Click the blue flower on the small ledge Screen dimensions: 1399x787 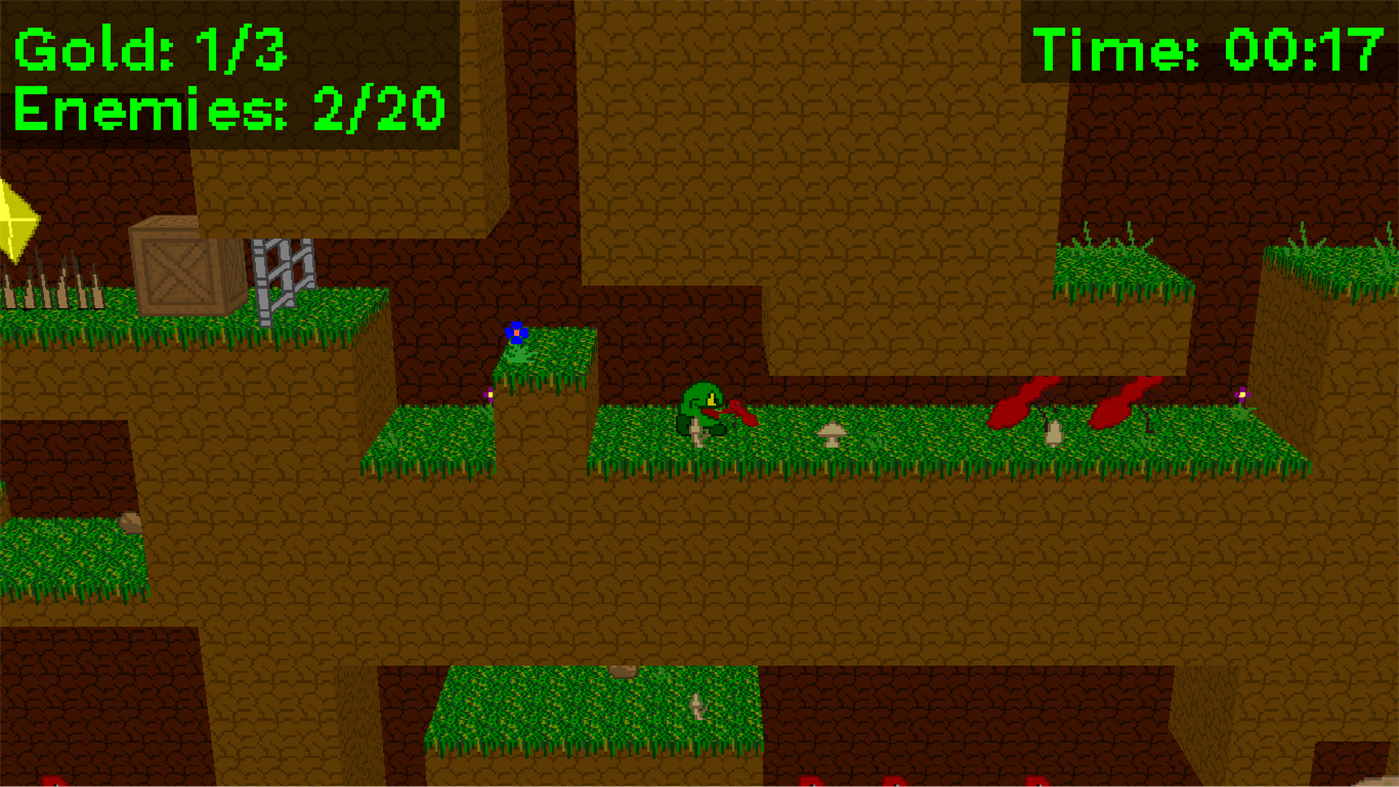pos(516,331)
